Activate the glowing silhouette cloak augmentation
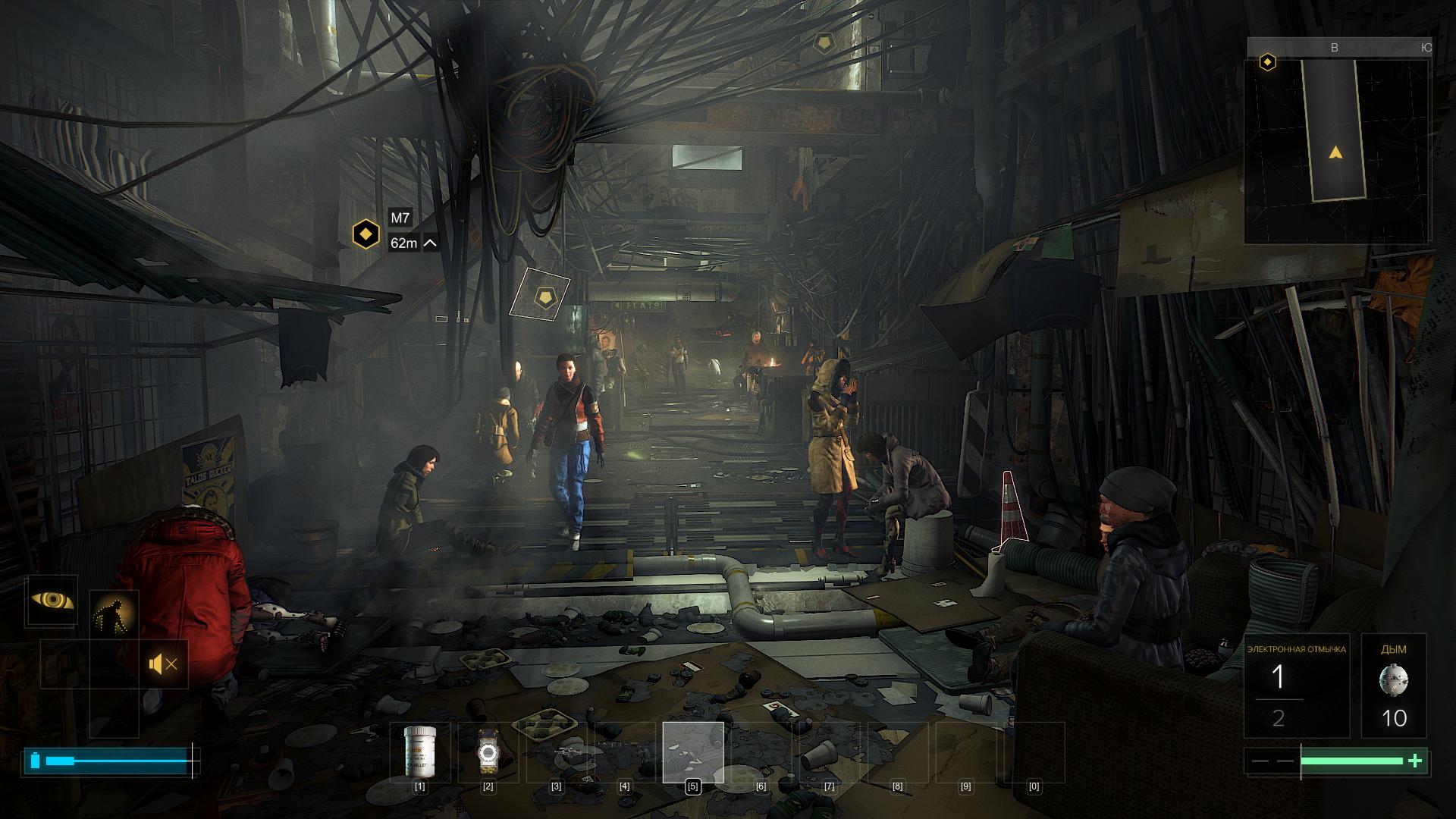This screenshot has width=1456, height=819. coord(115,616)
